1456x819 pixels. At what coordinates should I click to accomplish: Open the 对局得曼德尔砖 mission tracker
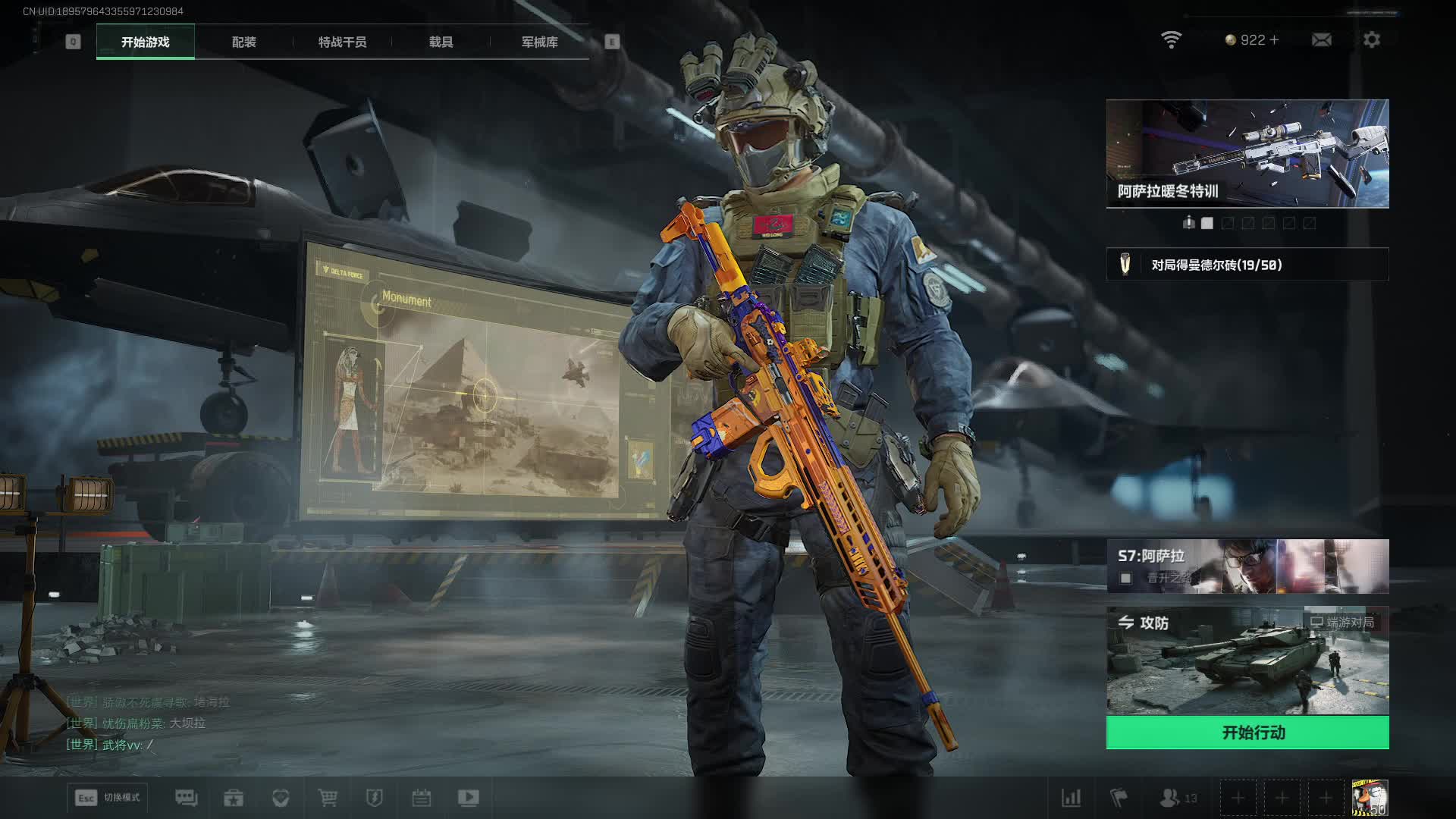point(1247,265)
